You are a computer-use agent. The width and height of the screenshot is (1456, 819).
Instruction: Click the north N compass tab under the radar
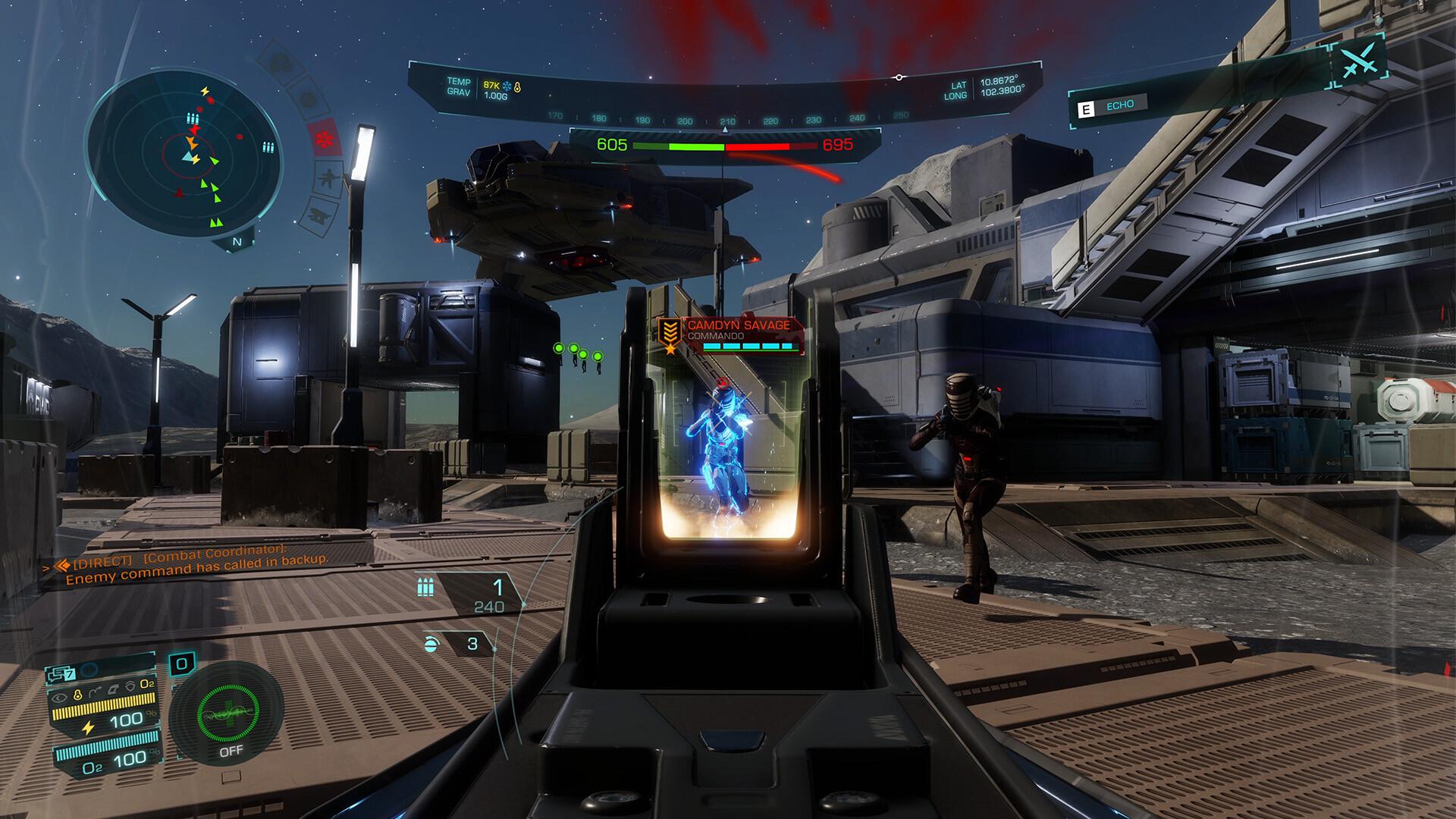(237, 242)
